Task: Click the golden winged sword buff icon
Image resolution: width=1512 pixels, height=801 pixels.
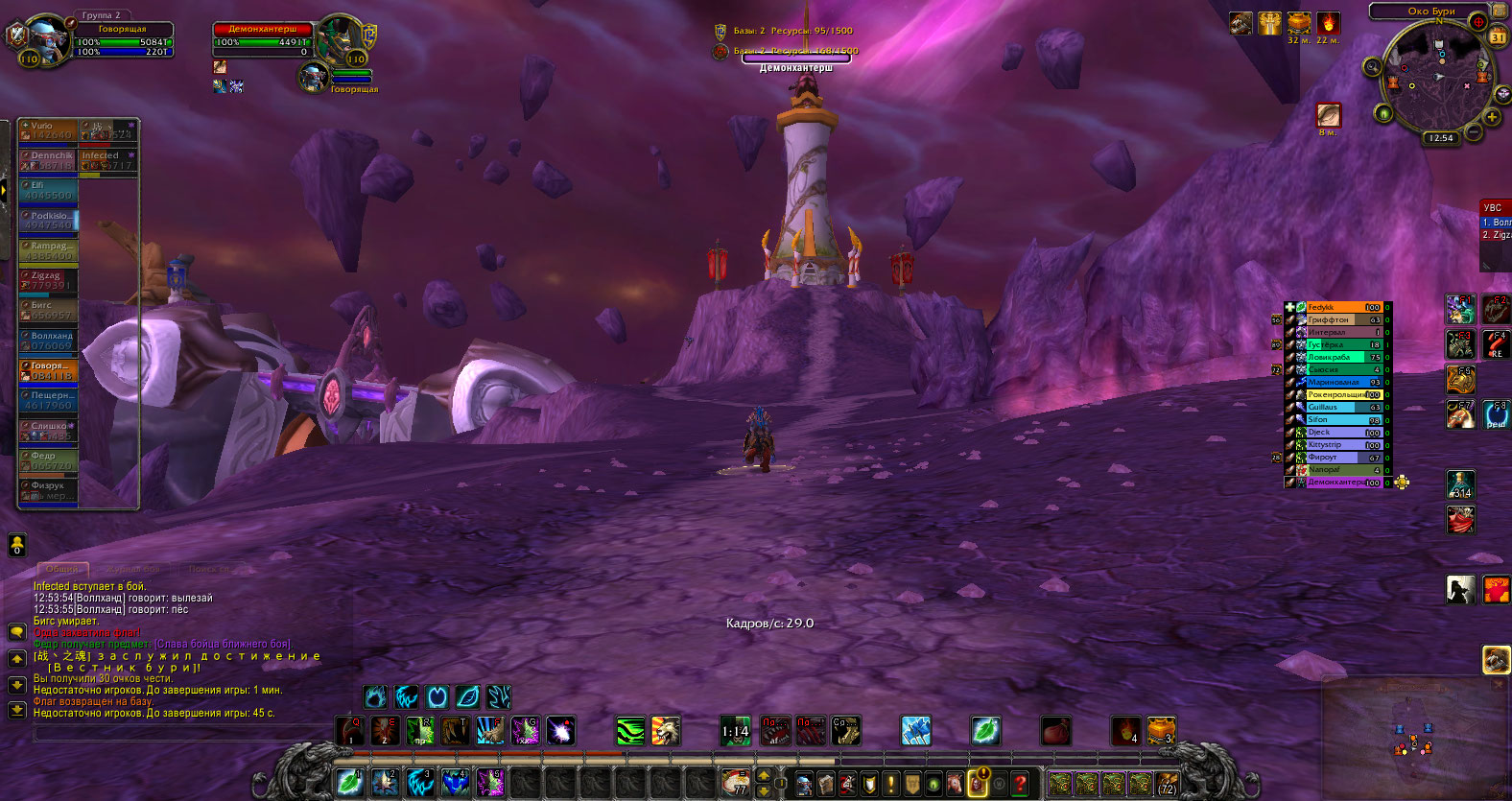Action: coord(1269,23)
